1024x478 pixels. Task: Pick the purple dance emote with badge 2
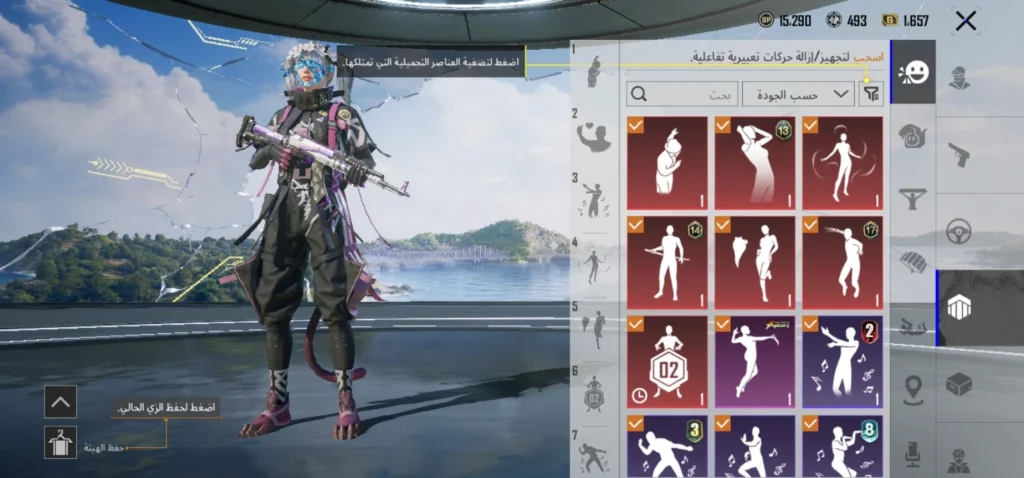(842, 362)
